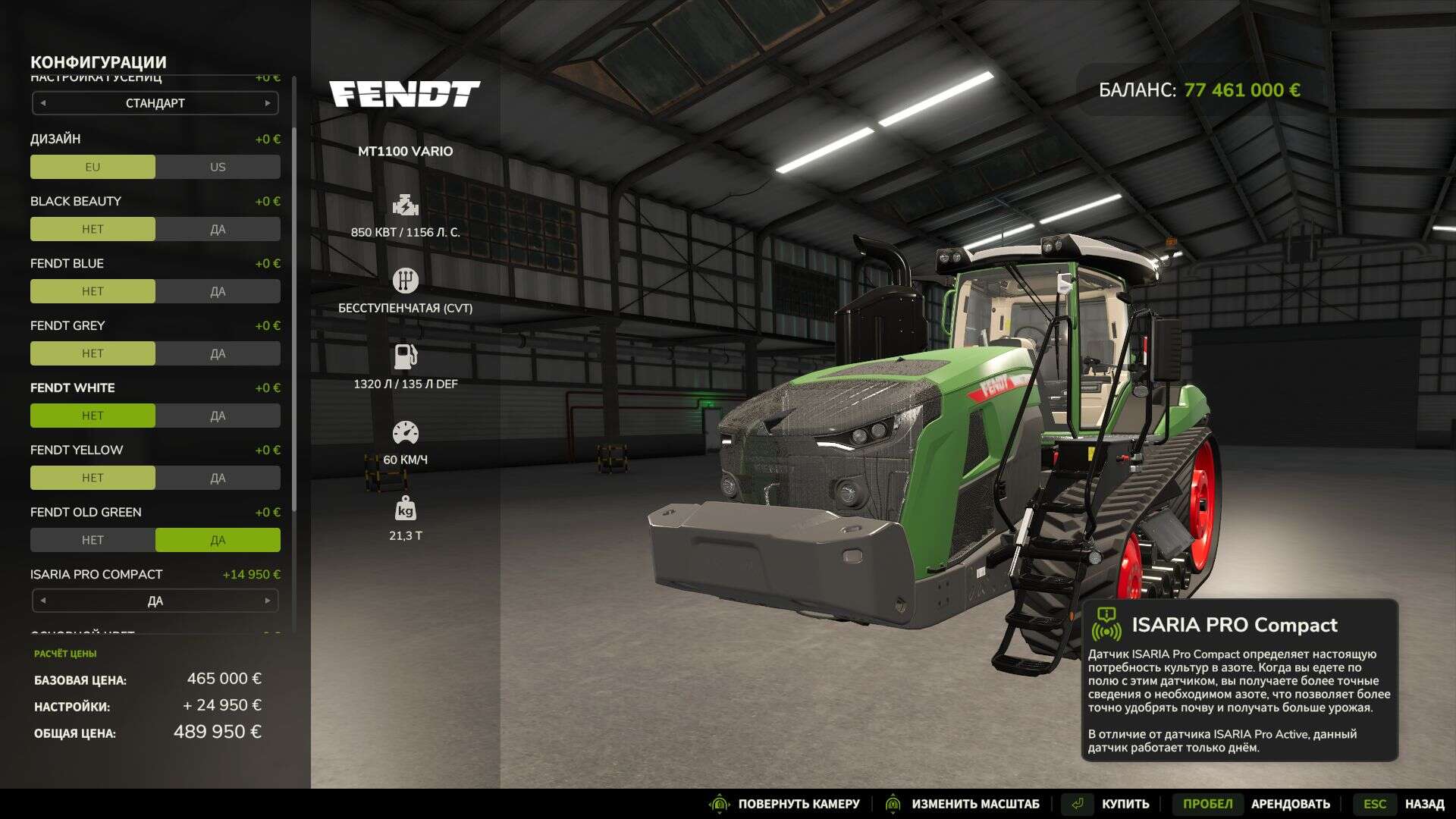Set Fendt Blue to НЕТ
This screenshot has width=1456, height=819.
pos(93,291)
